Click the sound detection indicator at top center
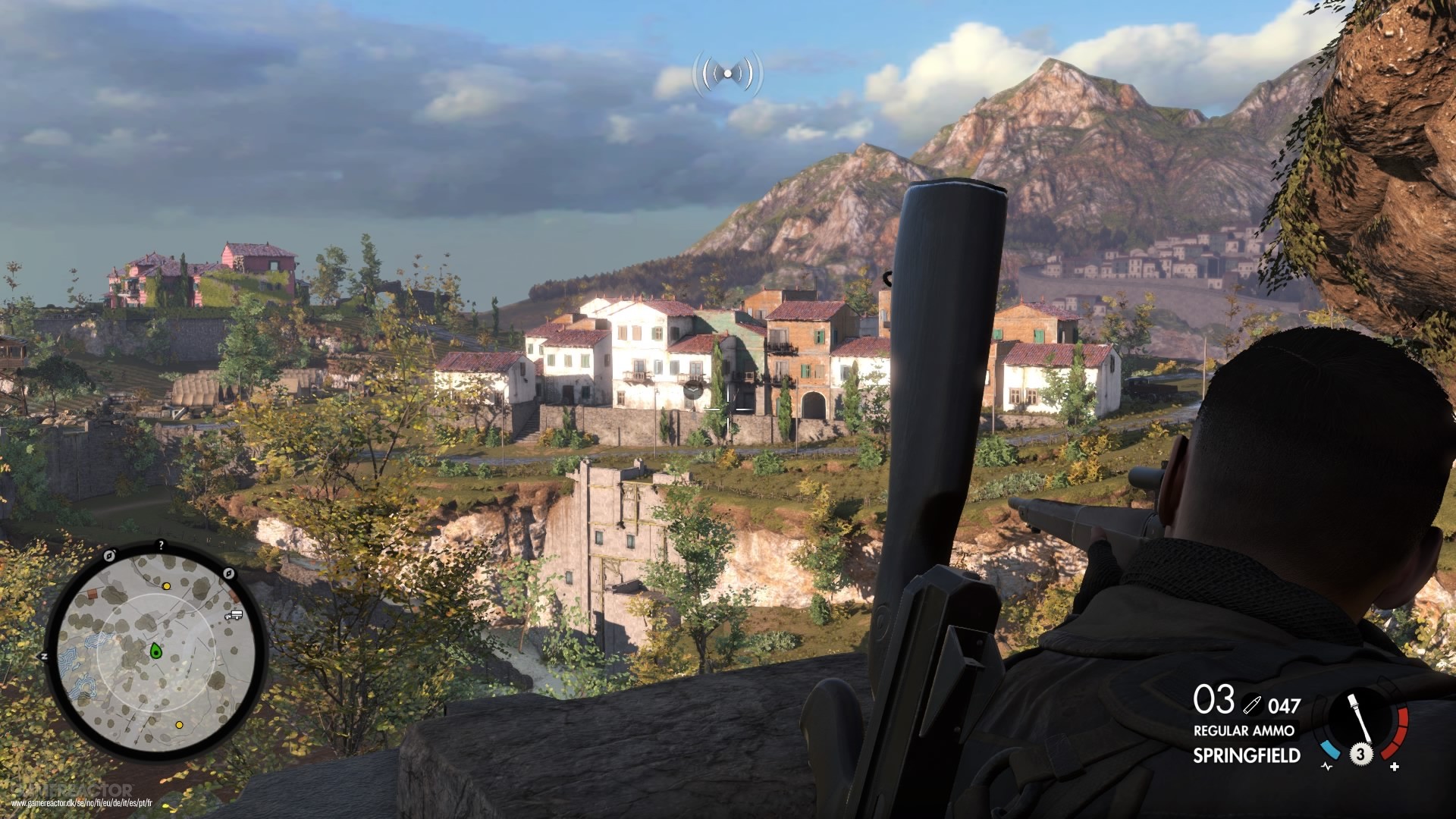1456x819 pixels. point(726,72)
